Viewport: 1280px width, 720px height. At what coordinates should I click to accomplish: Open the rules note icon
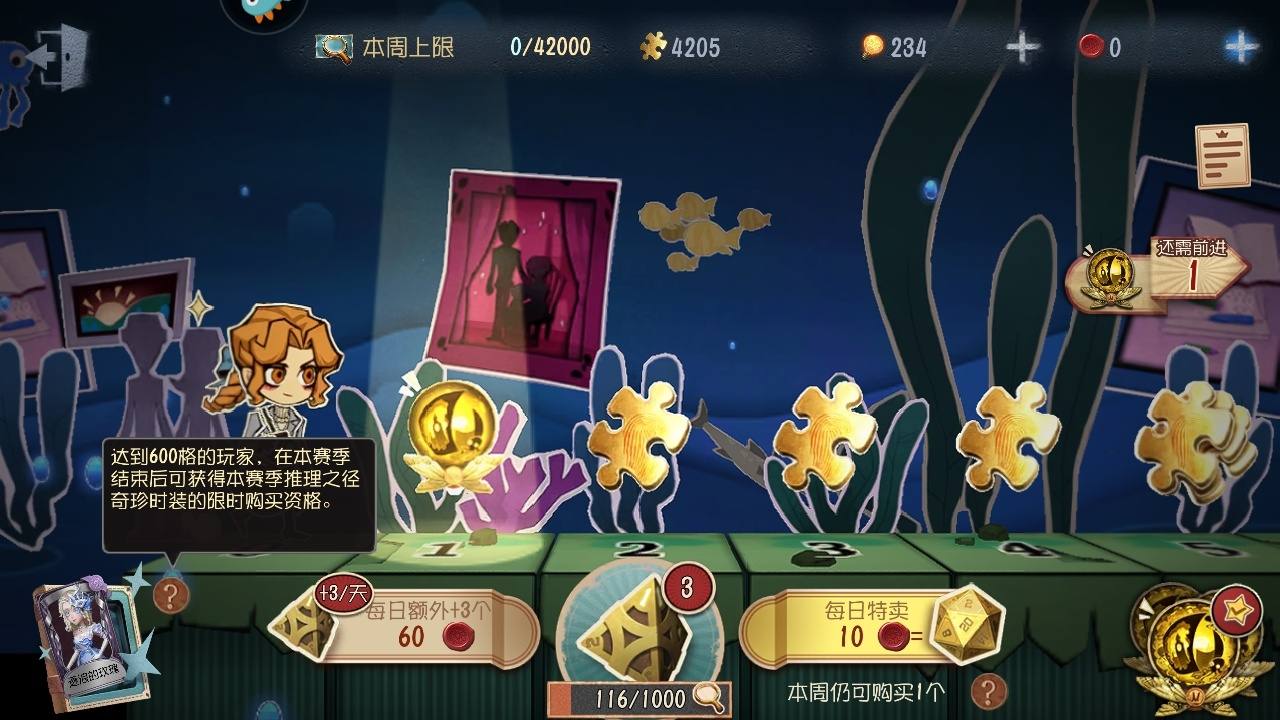[x=1222, y=156]
